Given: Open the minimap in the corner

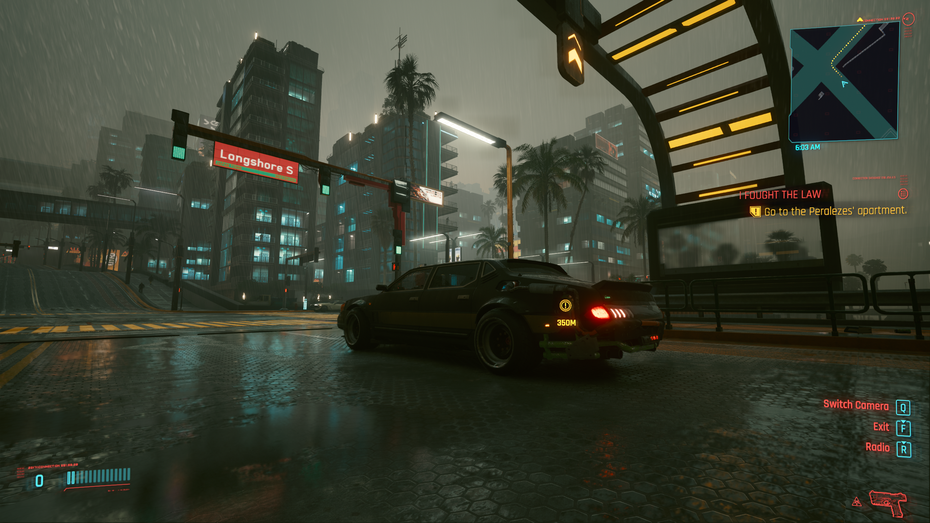Looking at the screenshot, I should point(843,82).
